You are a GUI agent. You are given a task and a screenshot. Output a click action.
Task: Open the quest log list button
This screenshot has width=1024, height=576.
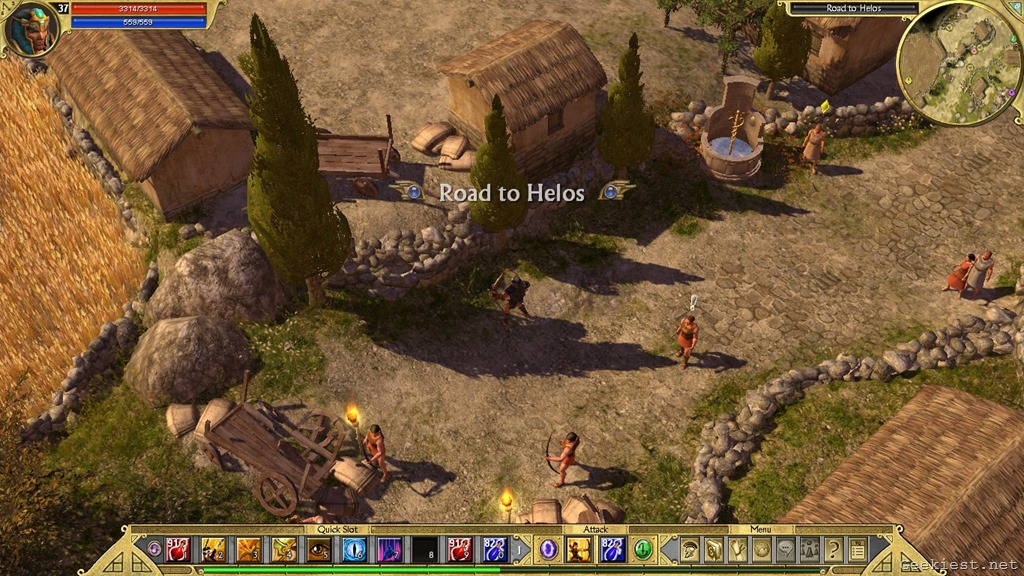pos(857,548)
